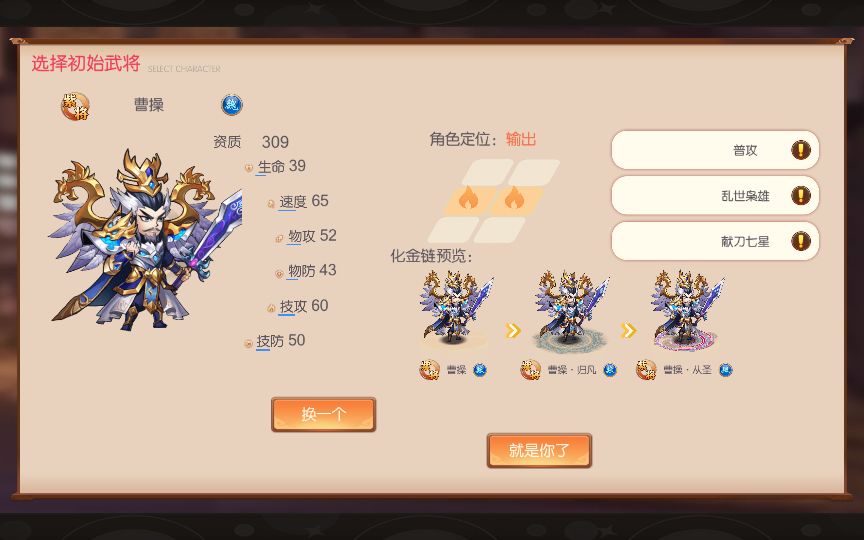Select the 曹操·归凡 evolution thumbnail
This screenshot has width=864, height=540.
(570, 310)
